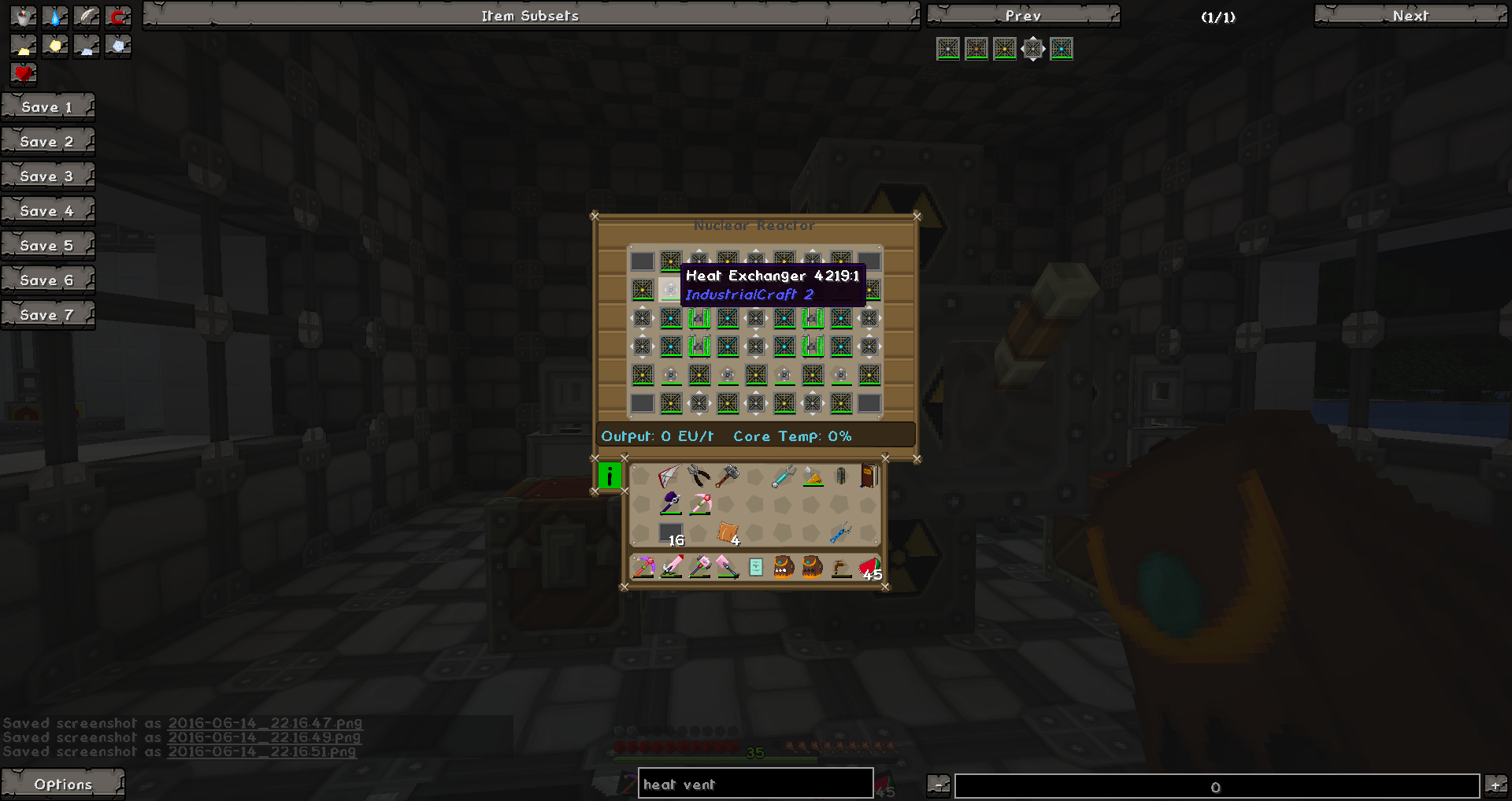This screenshot has width=1512, height=801.
Task: Select the cyan-centered heat vent in item panel
Action: [x=1062, y=49]
